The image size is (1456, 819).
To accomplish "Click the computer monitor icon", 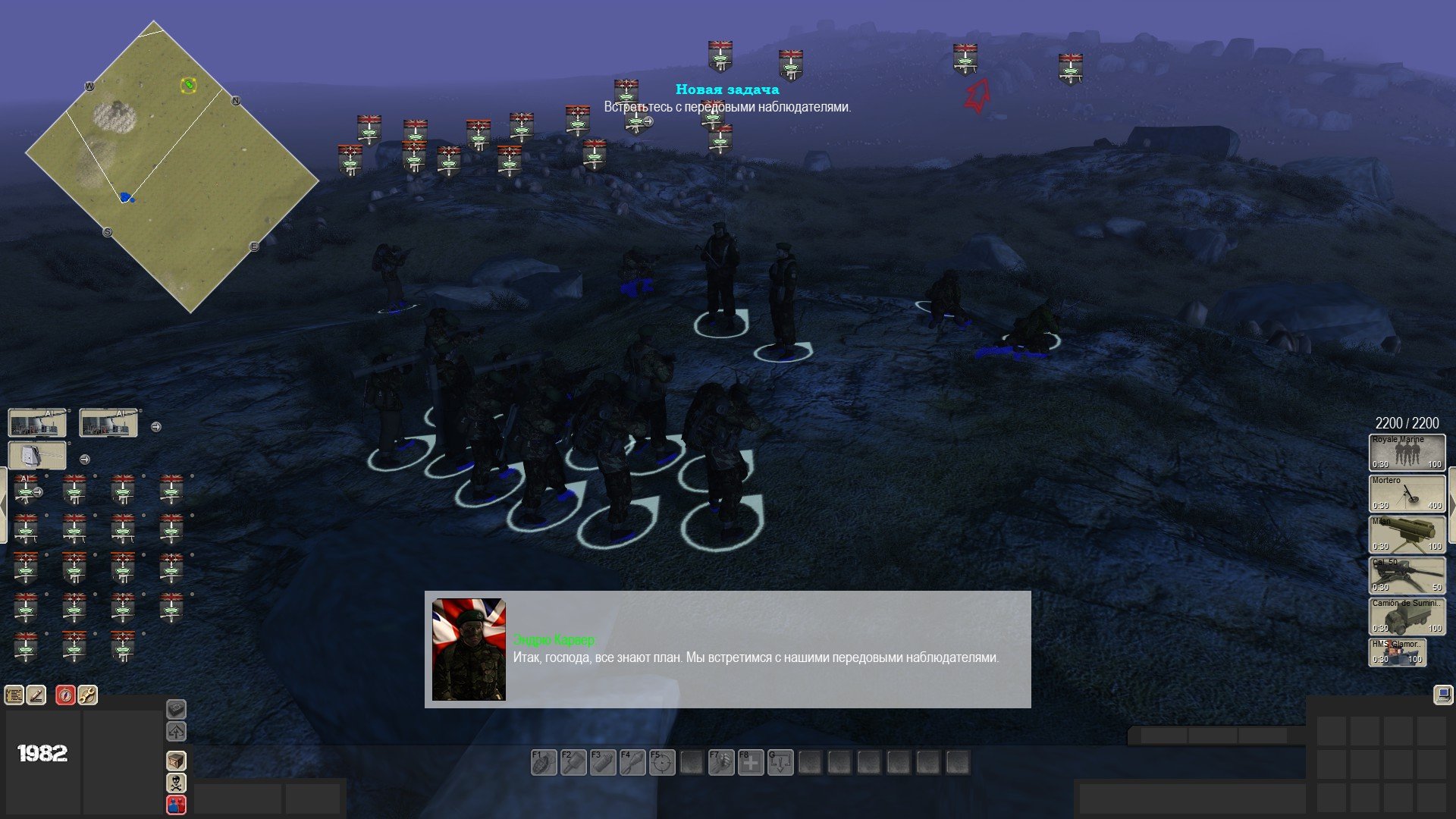I will click(1443, 695).
